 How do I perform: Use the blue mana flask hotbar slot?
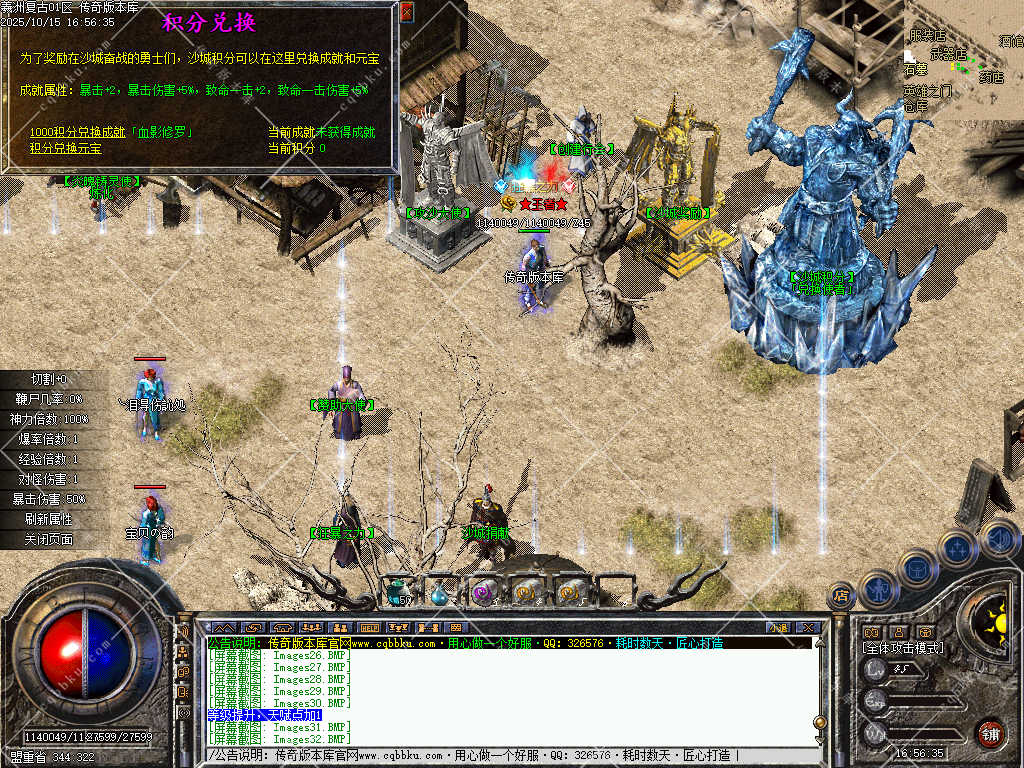click(x=440, y=593)
